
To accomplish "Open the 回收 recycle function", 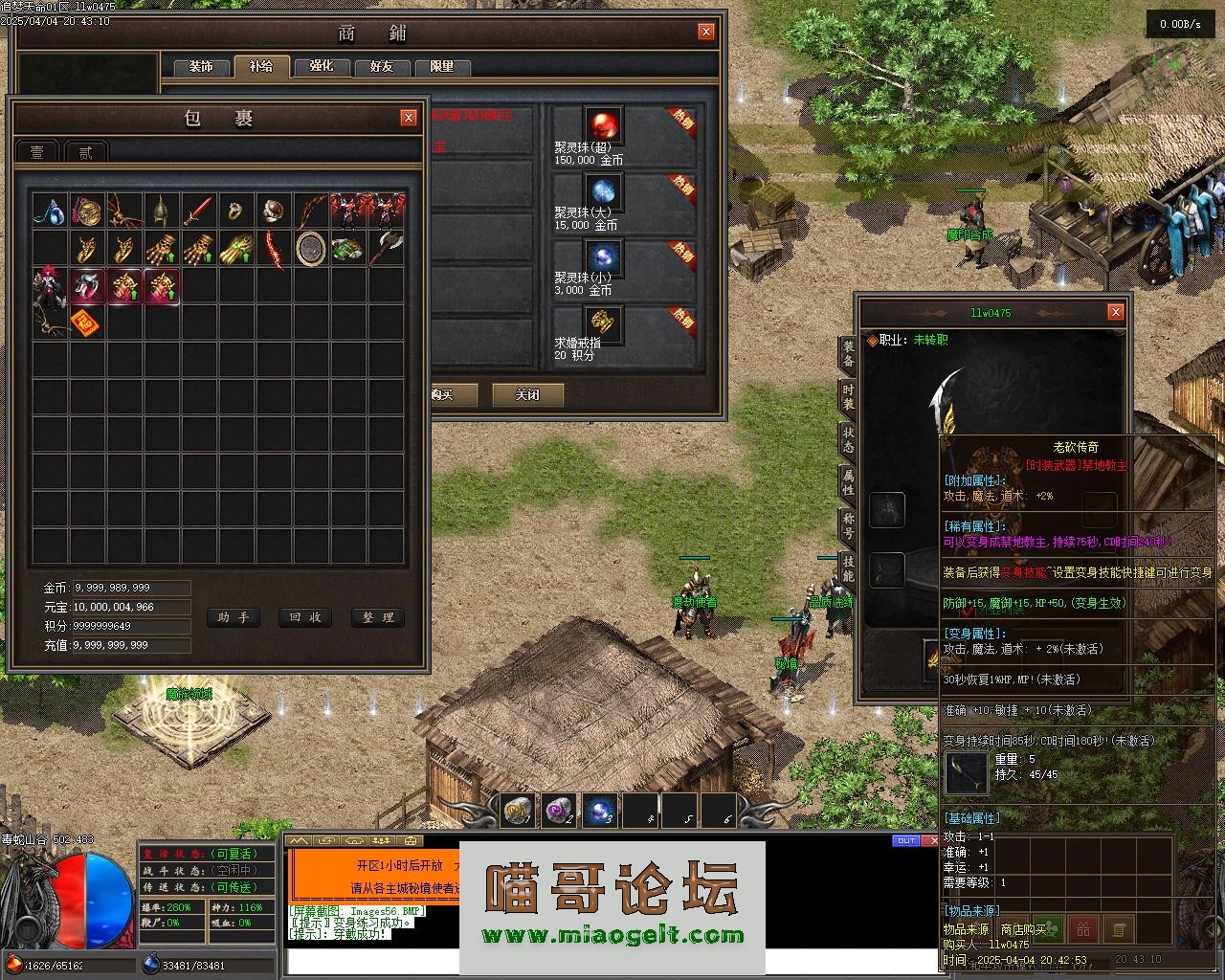I will tap(304, 617).
